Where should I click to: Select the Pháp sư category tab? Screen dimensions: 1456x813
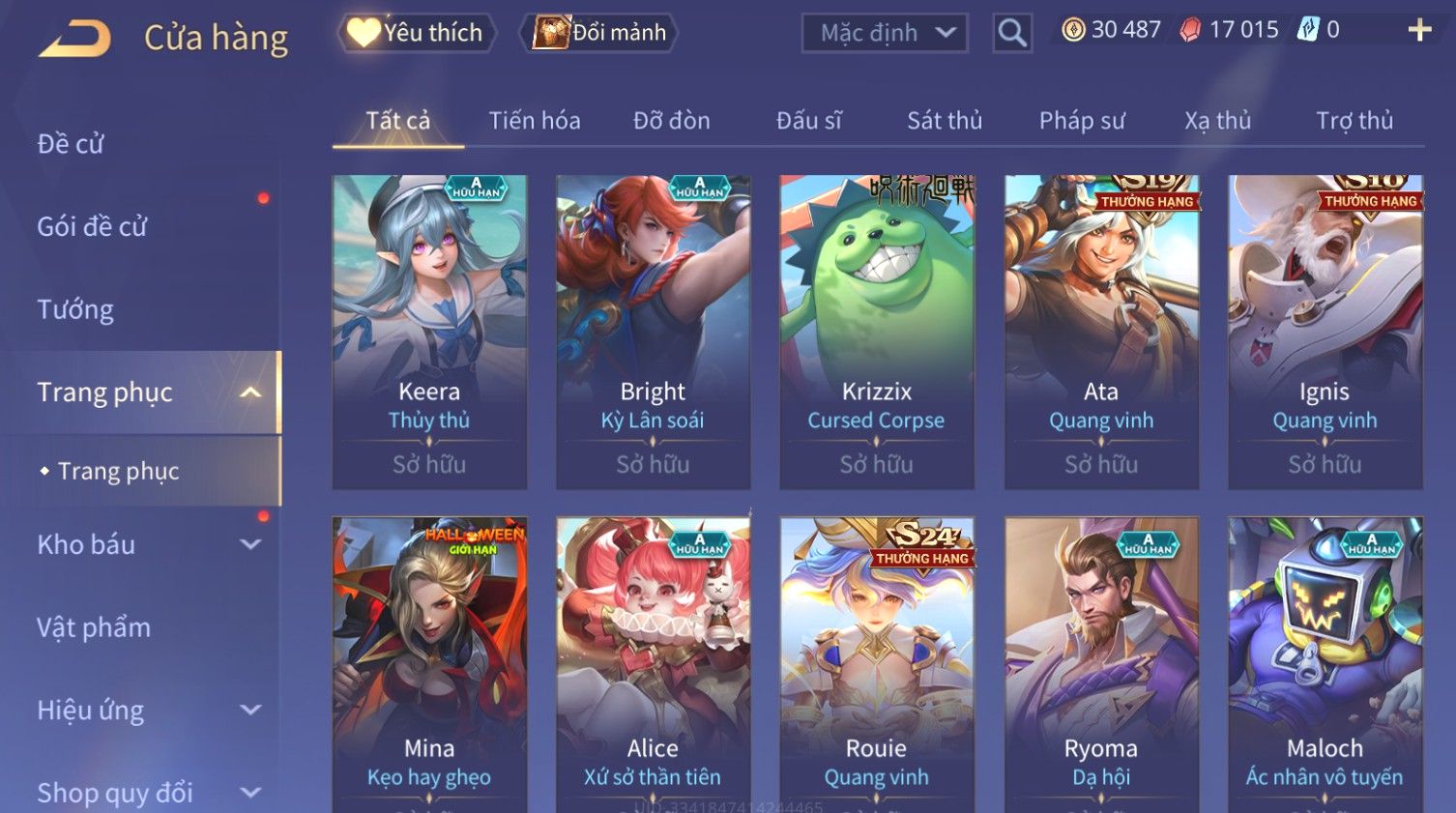coord(1082,121)
